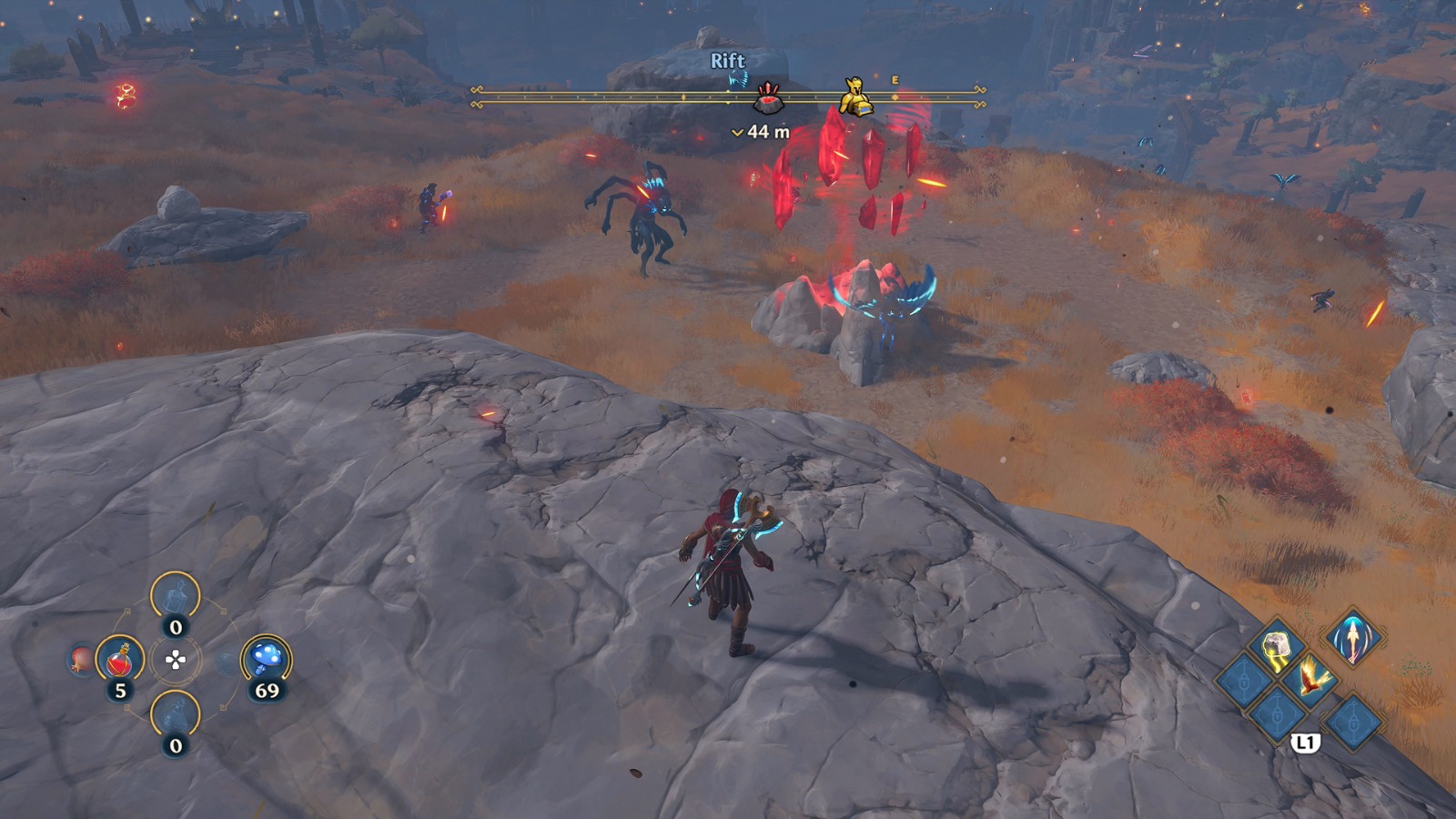Image resolution: width=1456 pixels, height=819 pixels.
Task: Expand the chevron above the 44 m distance
Action: (x=739, y=131)
